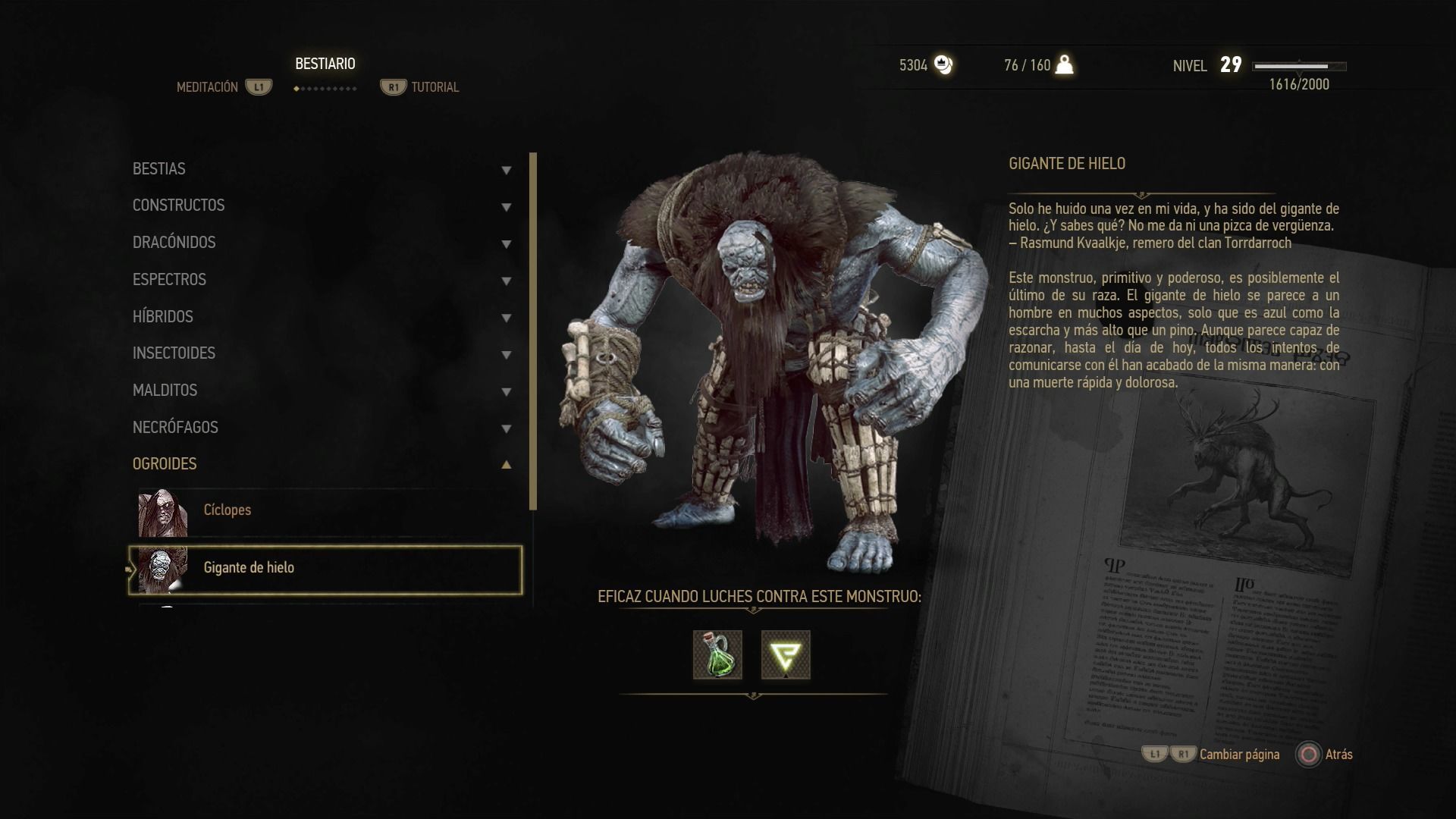Collapse the Ogroides category
This screenshot has width=1456, height=819.
click(322, 464)
